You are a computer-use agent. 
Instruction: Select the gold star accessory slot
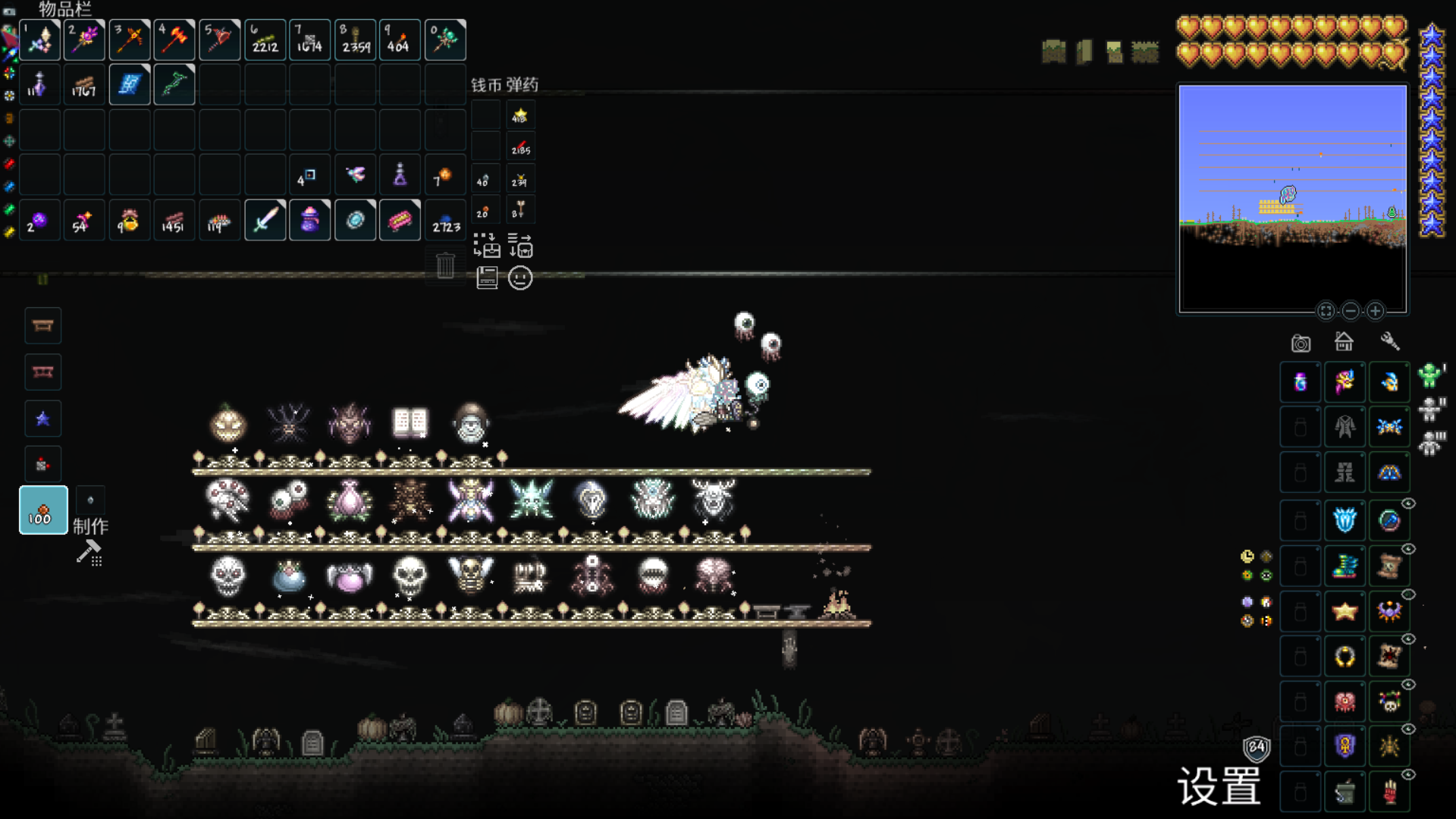click(x=1345, y=611)
